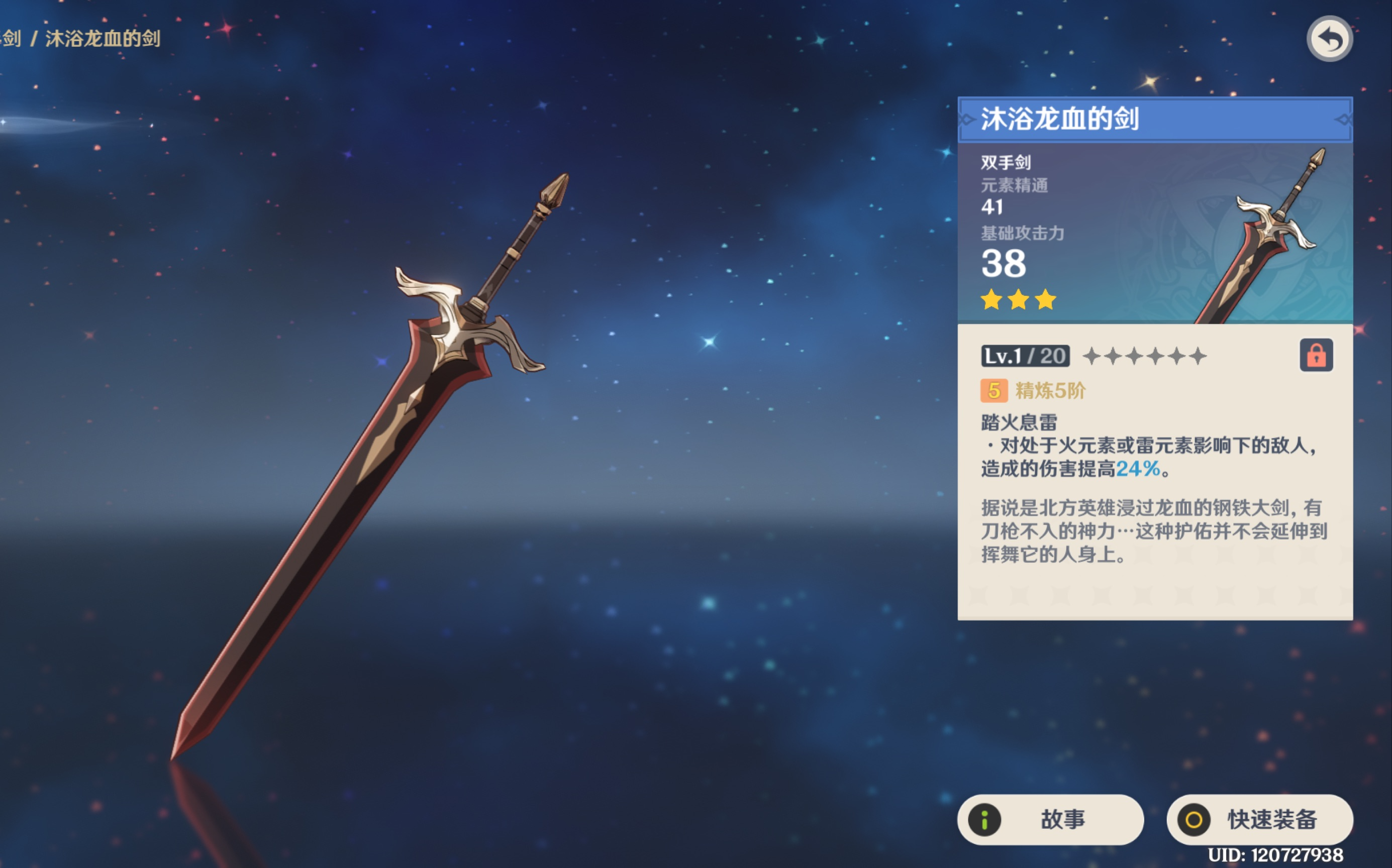Click the return arrow button
Image resolution: width=1392 pixels, height=868 pixels.
(x=1329, y=39)
